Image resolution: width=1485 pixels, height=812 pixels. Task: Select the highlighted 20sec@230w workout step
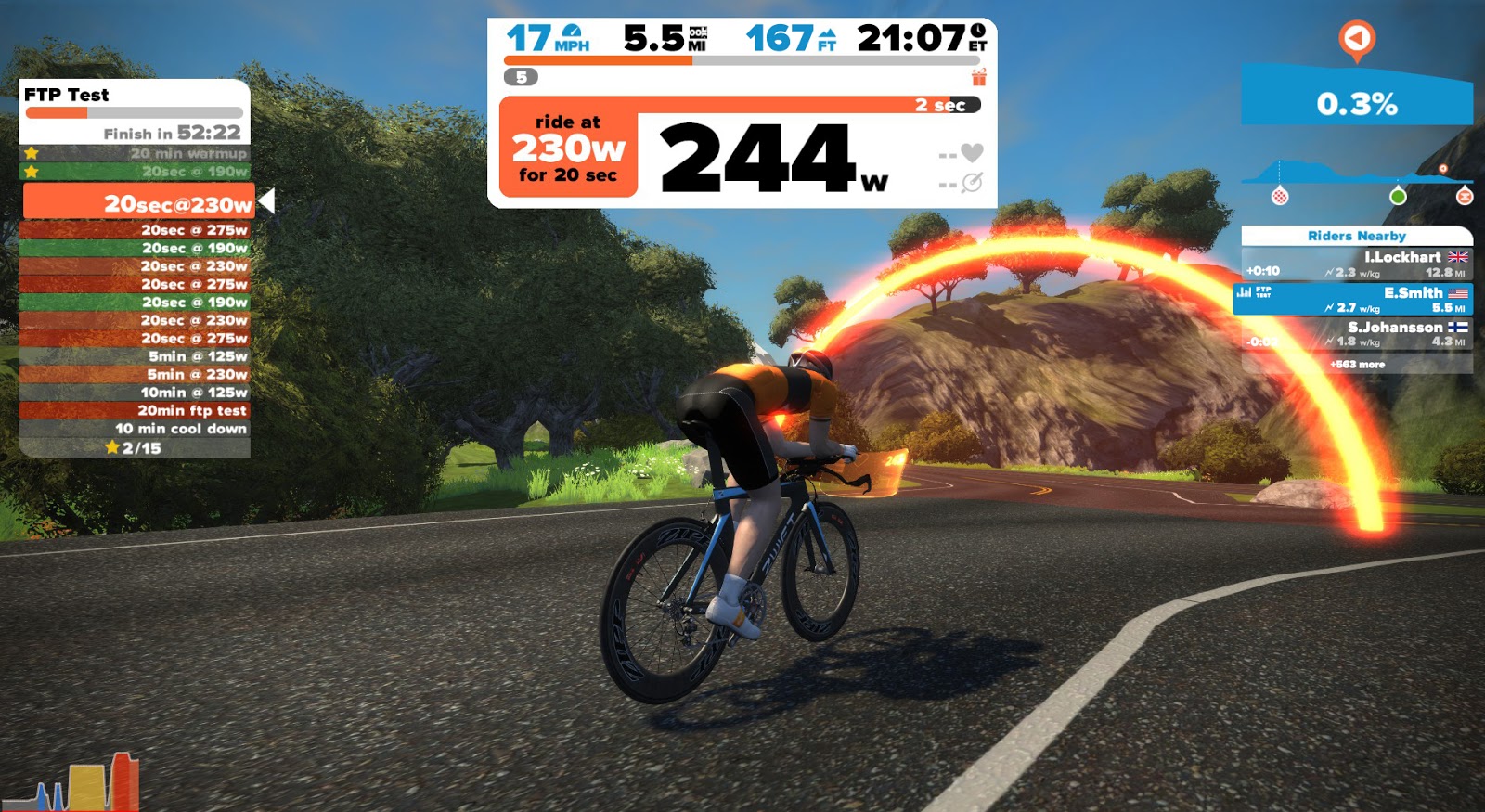pyautogui.click(x=136, y=203)
